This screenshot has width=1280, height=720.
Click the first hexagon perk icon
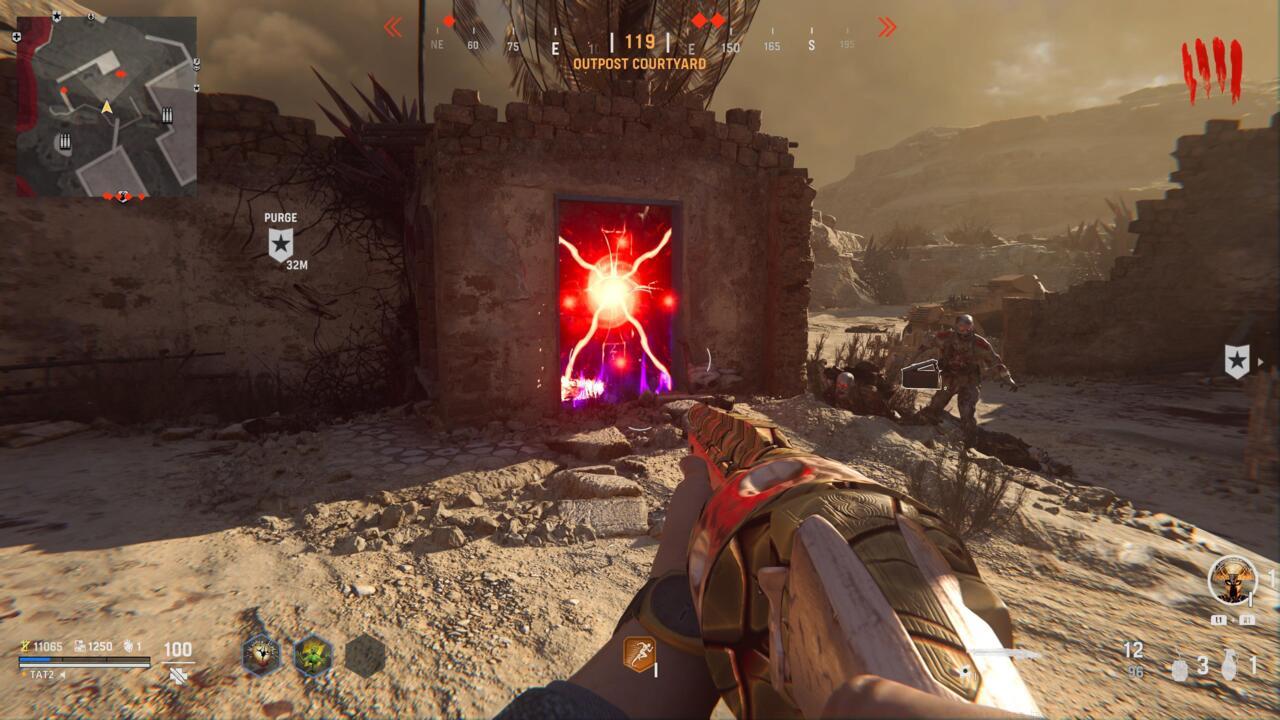tap(260, 654)
